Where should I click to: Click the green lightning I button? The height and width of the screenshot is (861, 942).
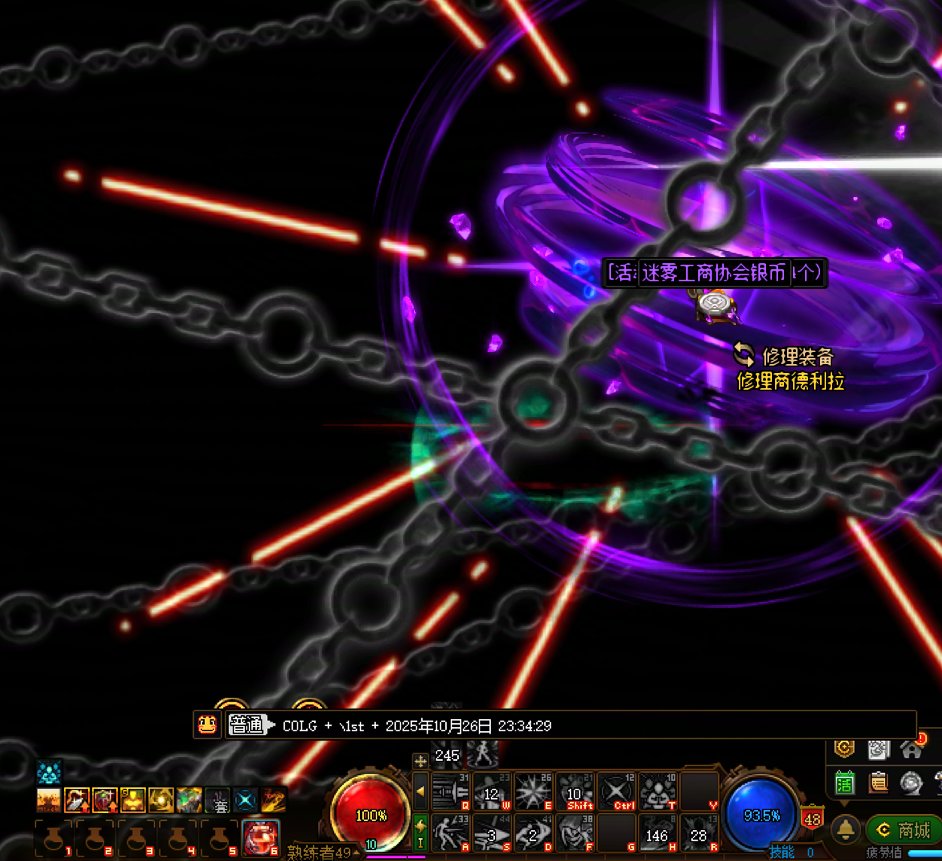tap(420, 832)
